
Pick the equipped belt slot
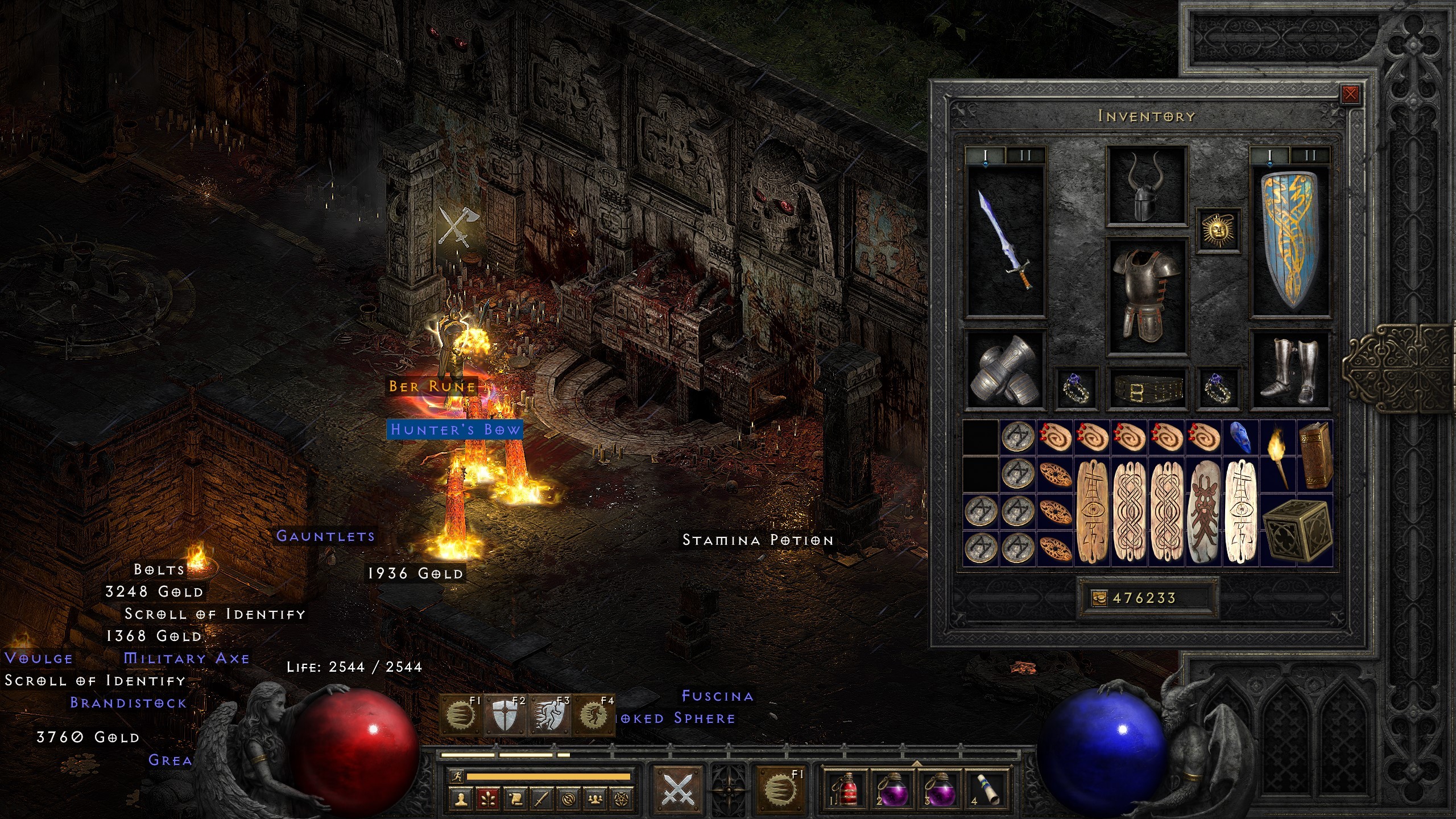(1146, 390)
